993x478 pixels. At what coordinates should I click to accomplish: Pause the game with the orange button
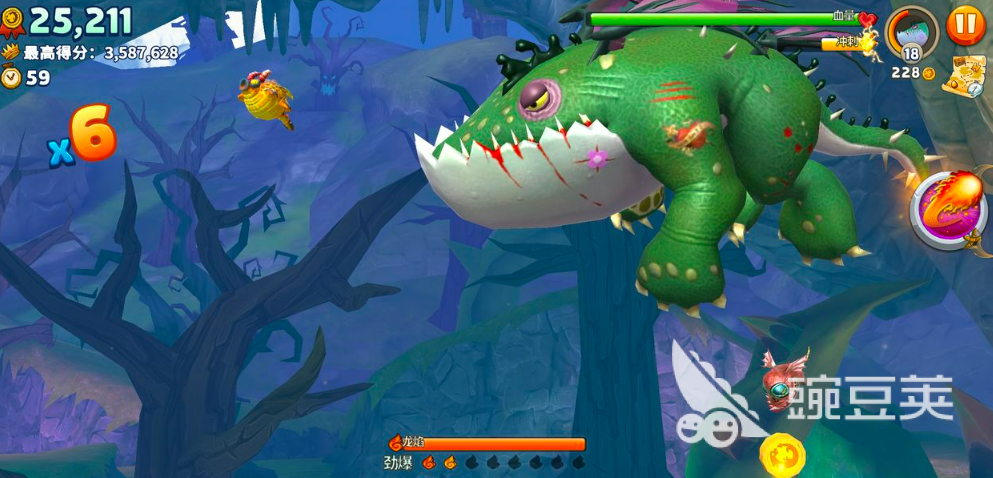click(965, 24)
